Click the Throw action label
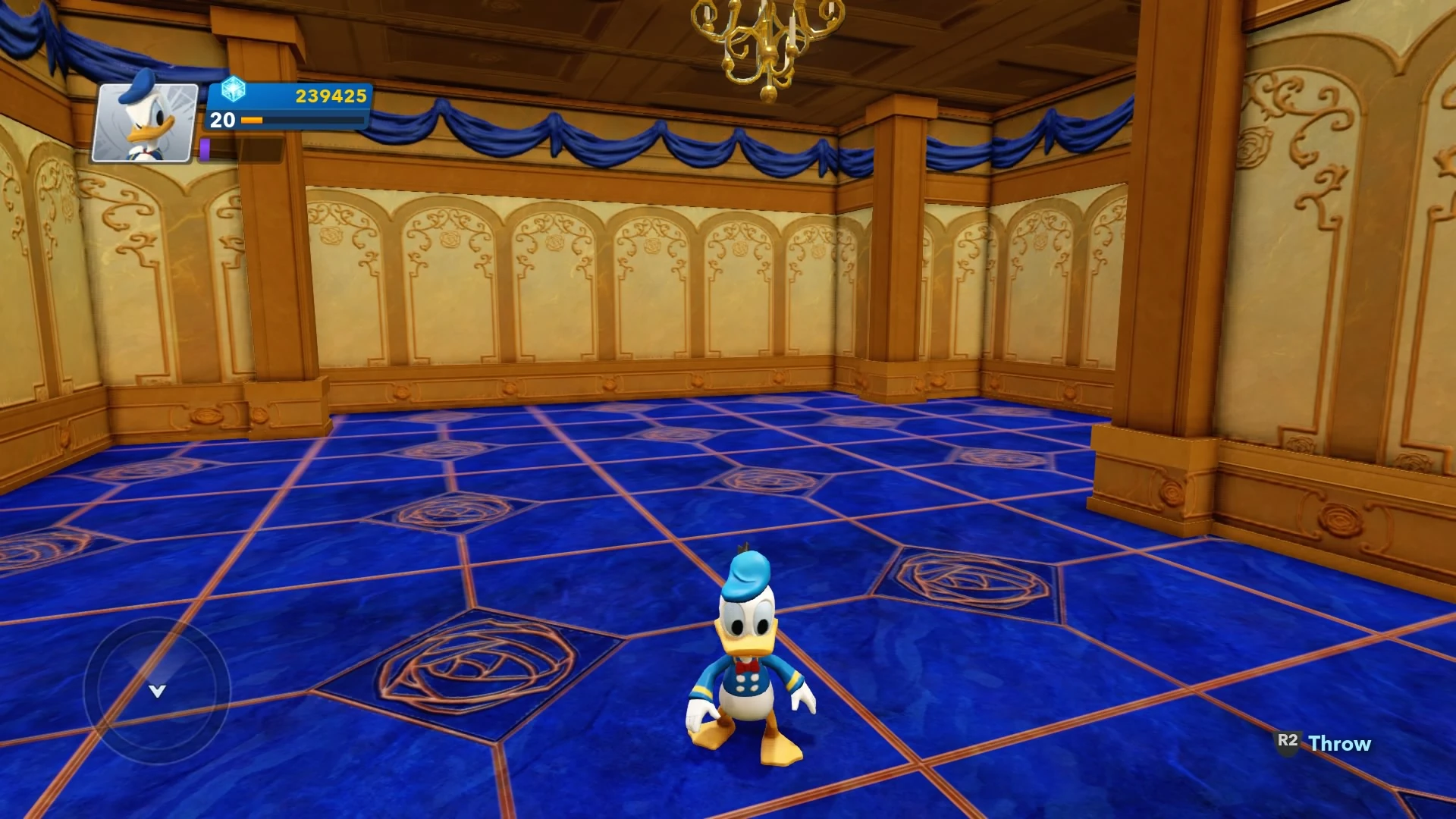 tap(1338, 743)
